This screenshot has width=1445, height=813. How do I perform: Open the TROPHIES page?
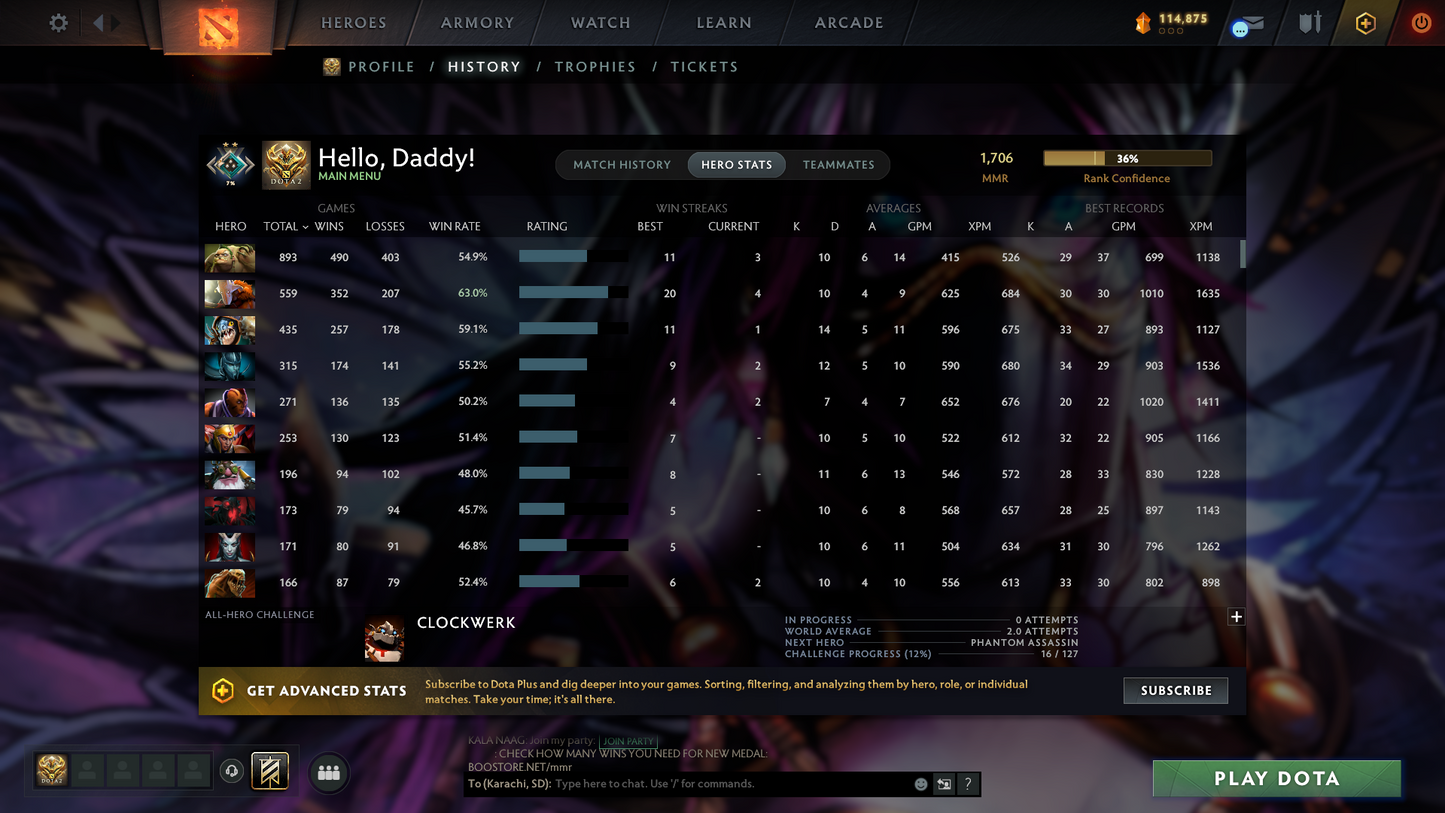[x=595, y=66]
